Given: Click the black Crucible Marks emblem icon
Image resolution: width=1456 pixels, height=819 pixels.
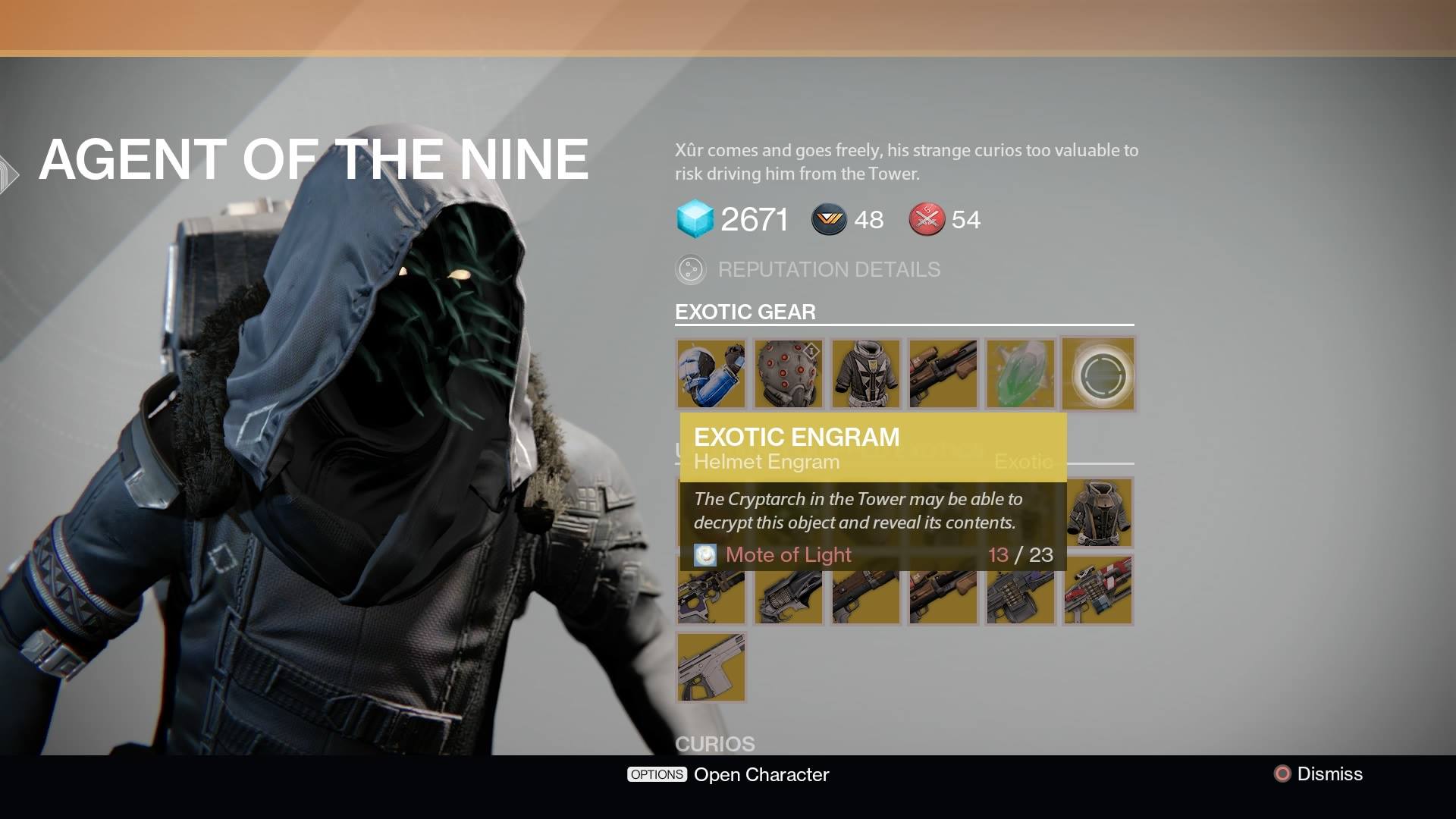Looking at the screenshot, I should 829,219.
